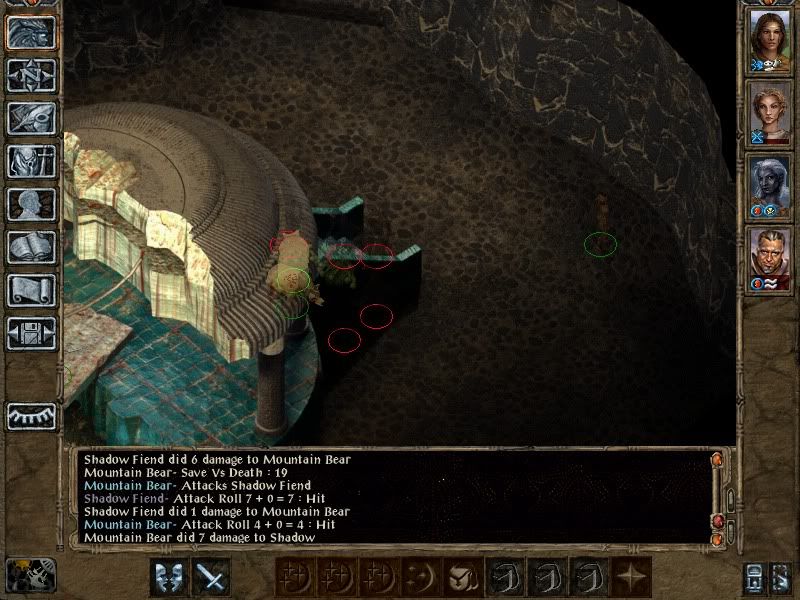This screenshot has width=800, height=600.
Task: Show the character record with the head silhouette icon
Action: click(31, 204)
